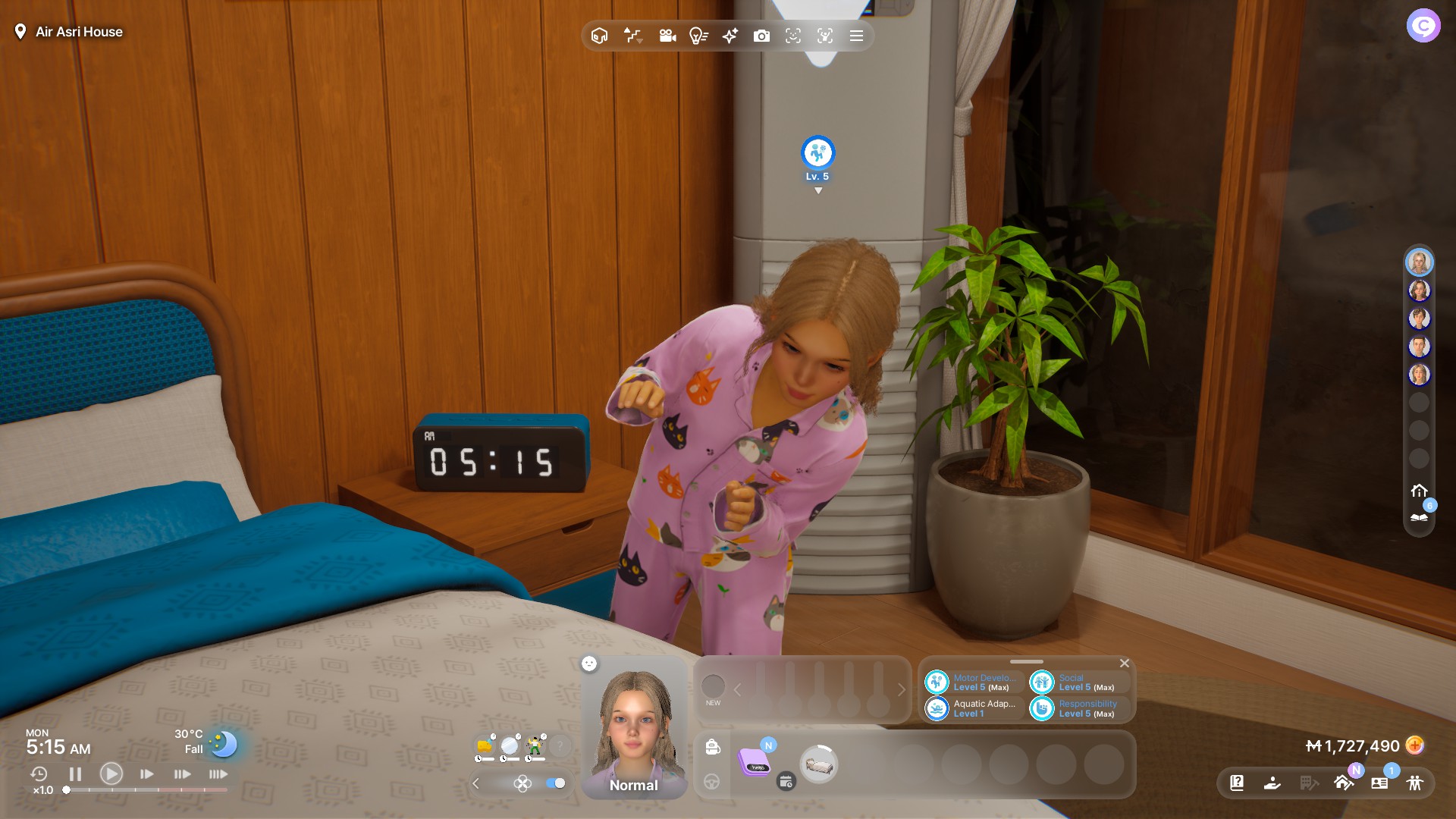Open the hamburger main menu
The height and width of the screenshot is (819, 1456).
(x=856, y=36)
